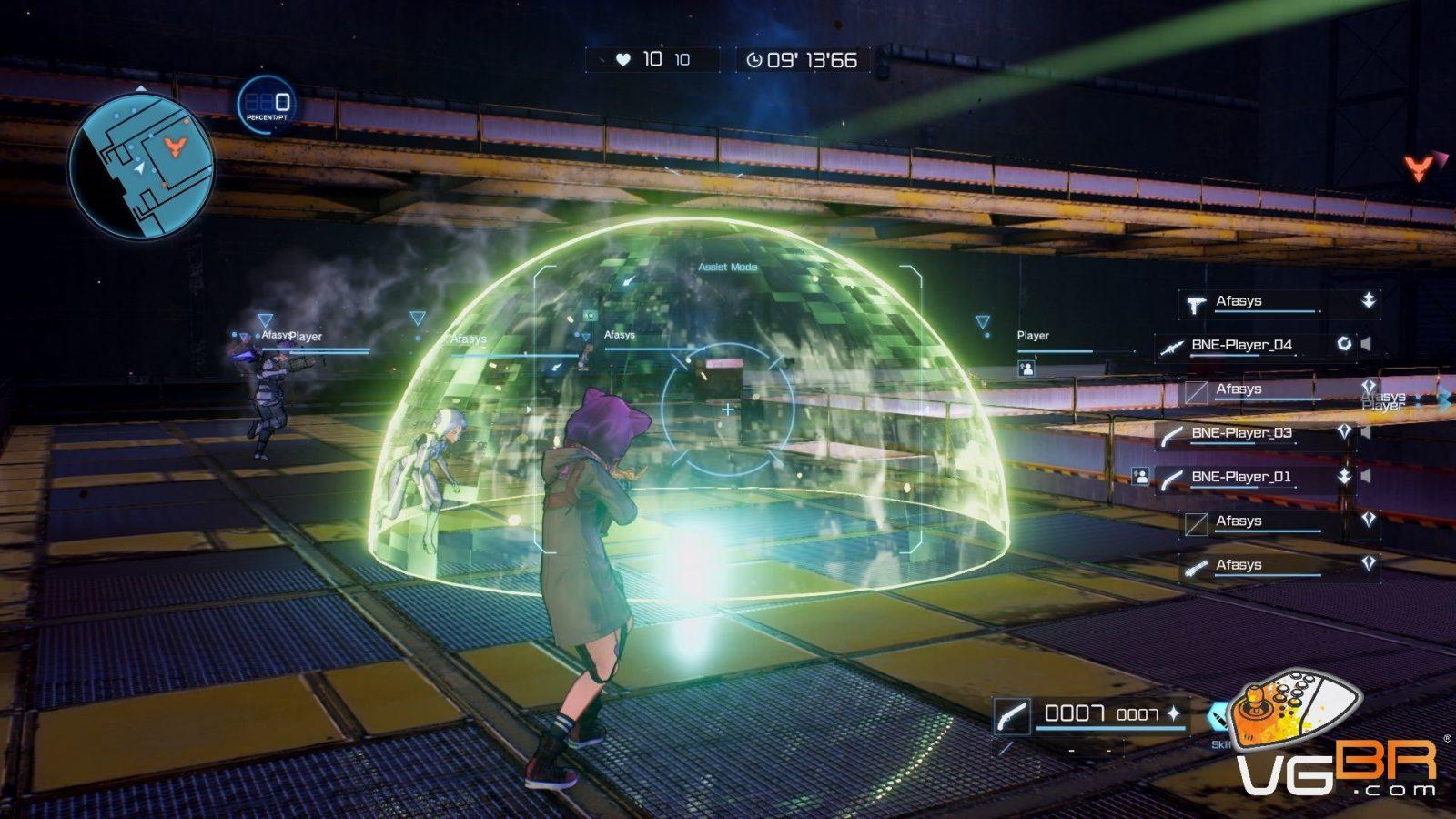Select the BNE-Player_04 row
Viewport: 1456px width, 819px height.
click(x=1241, y=345)
